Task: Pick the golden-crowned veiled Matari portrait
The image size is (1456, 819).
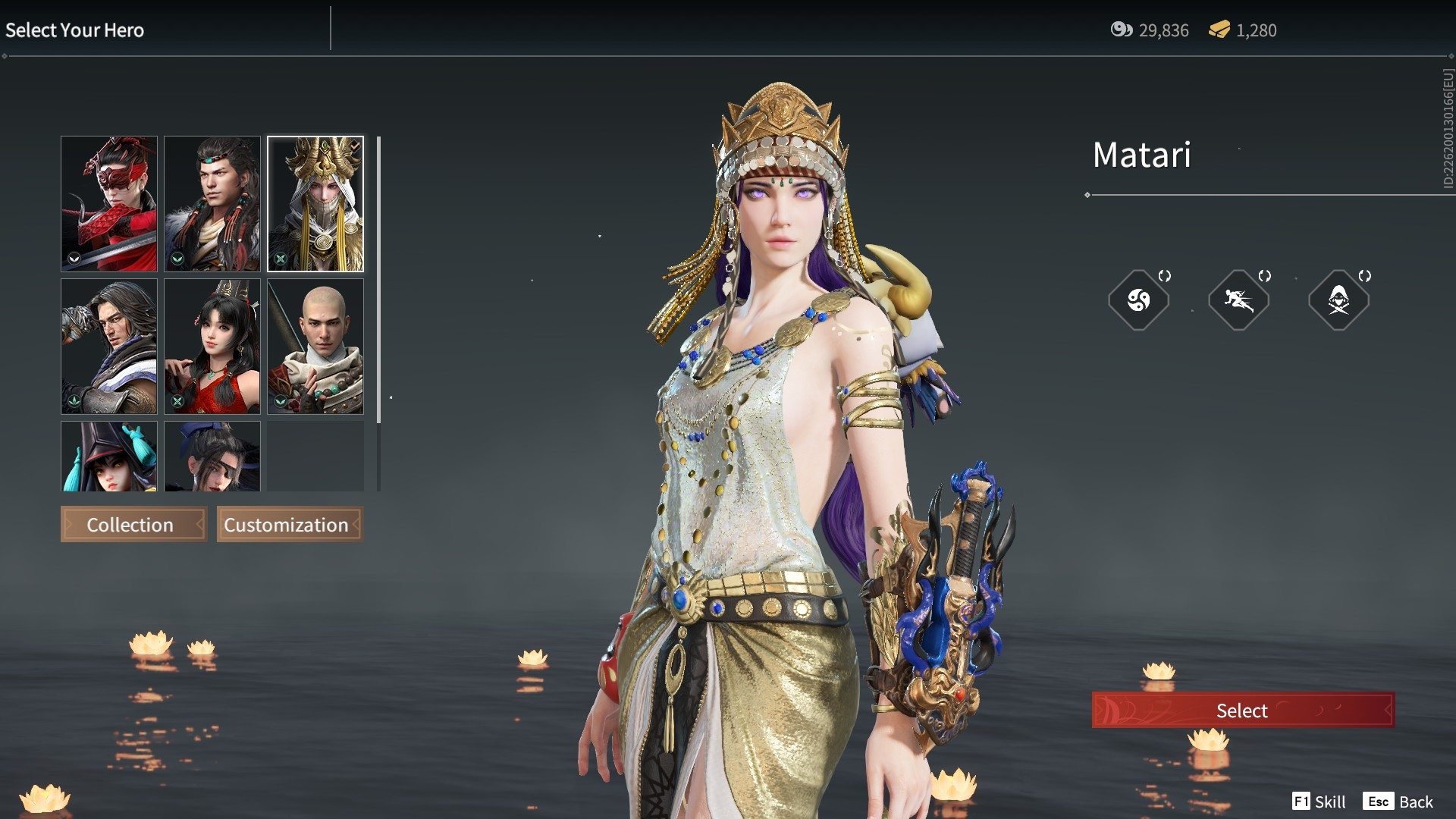Action: coord(315,203)
